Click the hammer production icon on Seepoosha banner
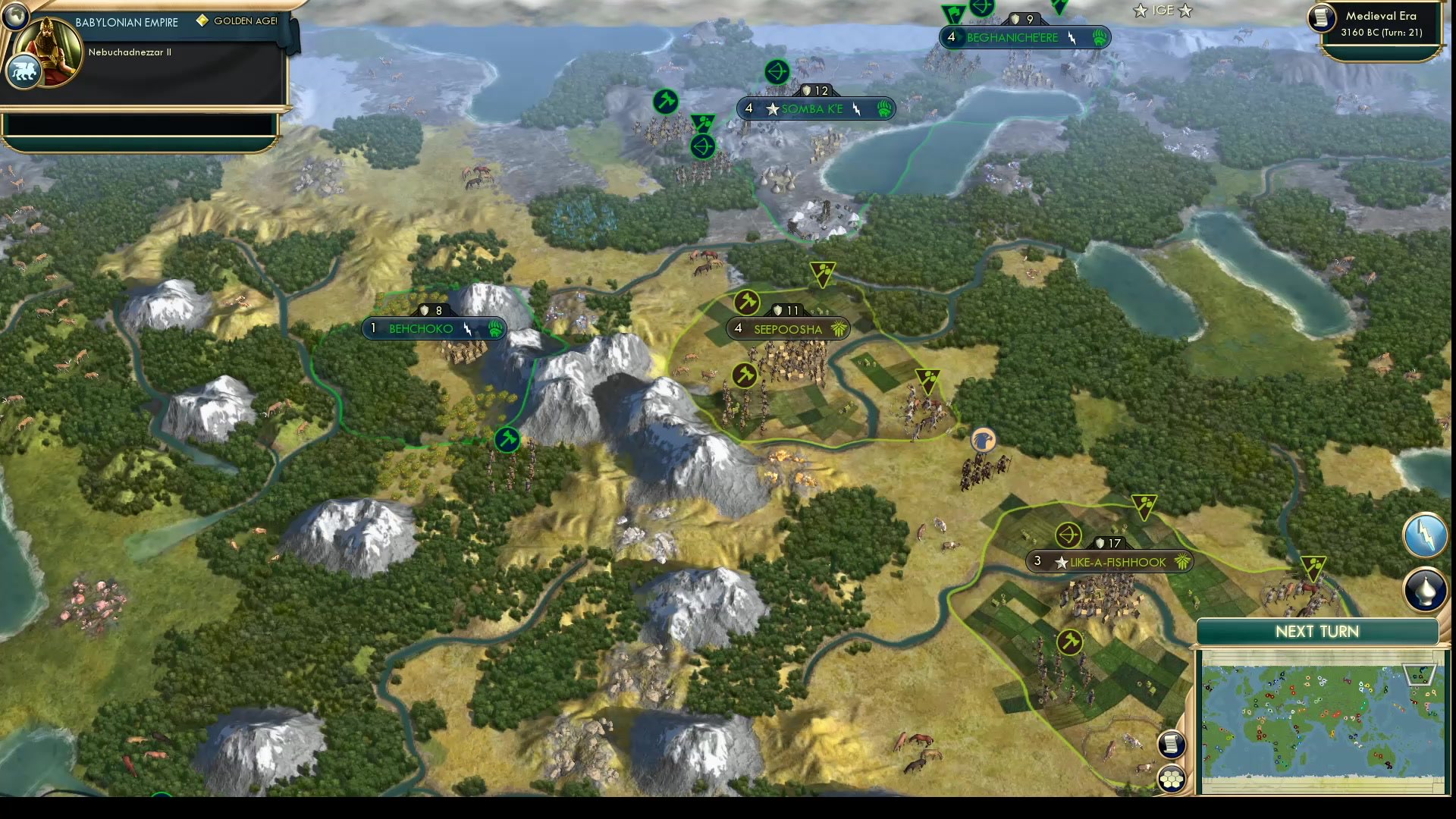The height and width of the screenshot is (819, 1456). (x=747, y=302)
